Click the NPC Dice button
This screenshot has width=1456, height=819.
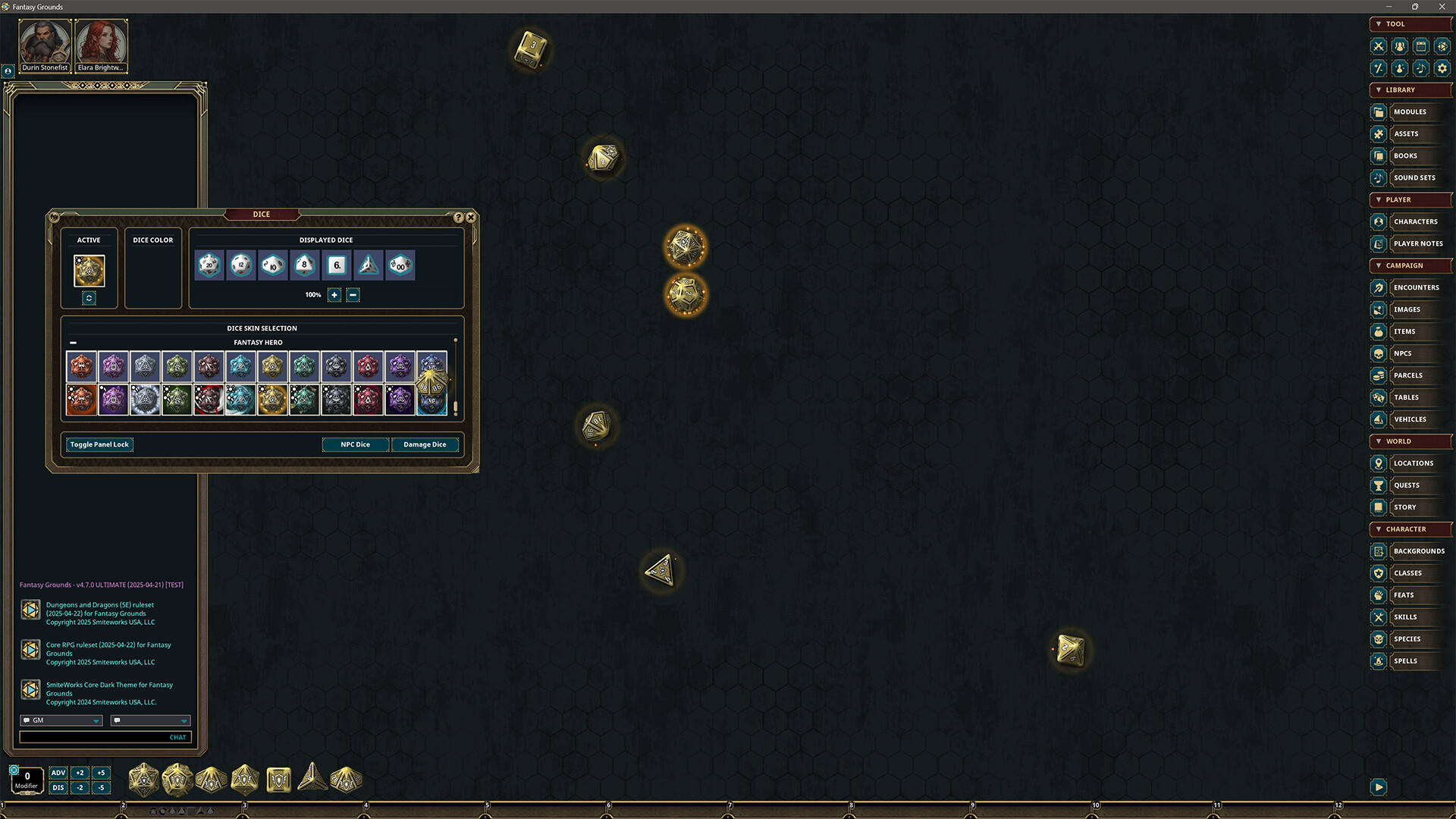(x=356, y=444)
